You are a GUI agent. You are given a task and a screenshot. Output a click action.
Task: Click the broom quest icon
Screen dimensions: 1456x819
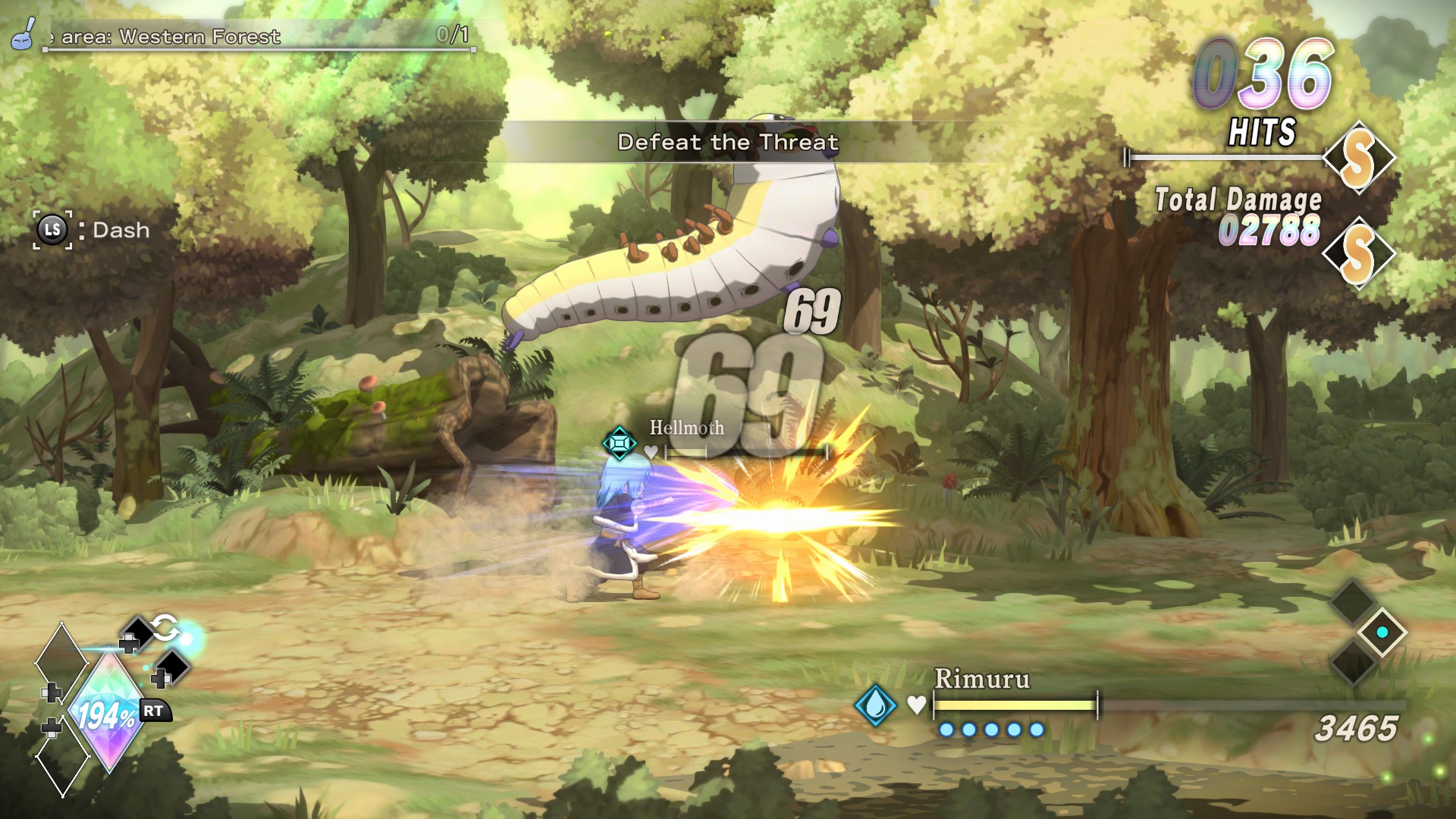coord(24,34)
